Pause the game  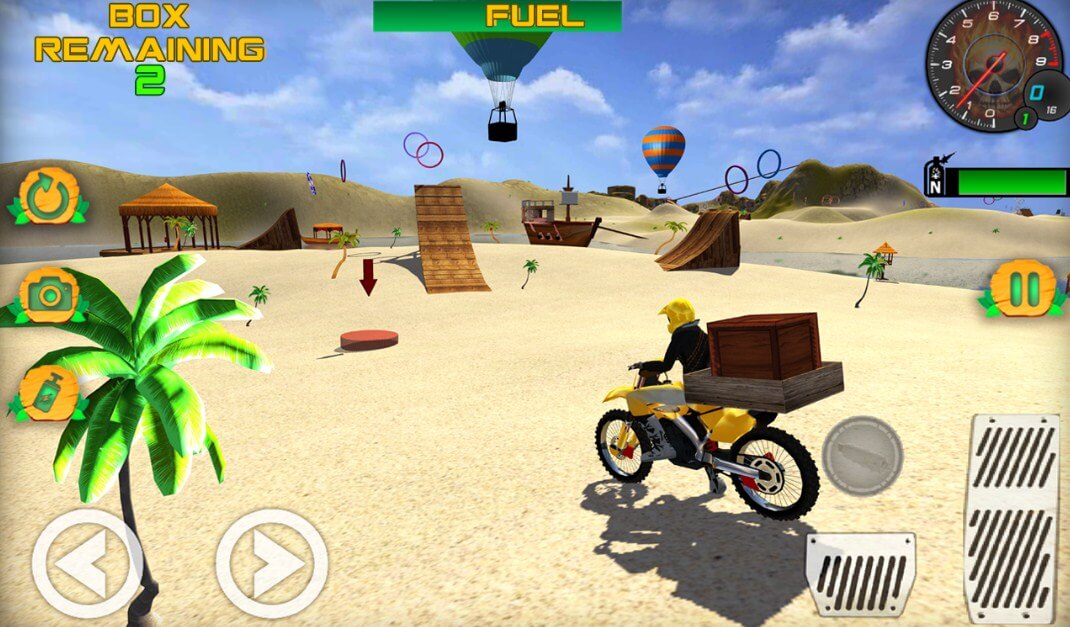click(1022, 289)
